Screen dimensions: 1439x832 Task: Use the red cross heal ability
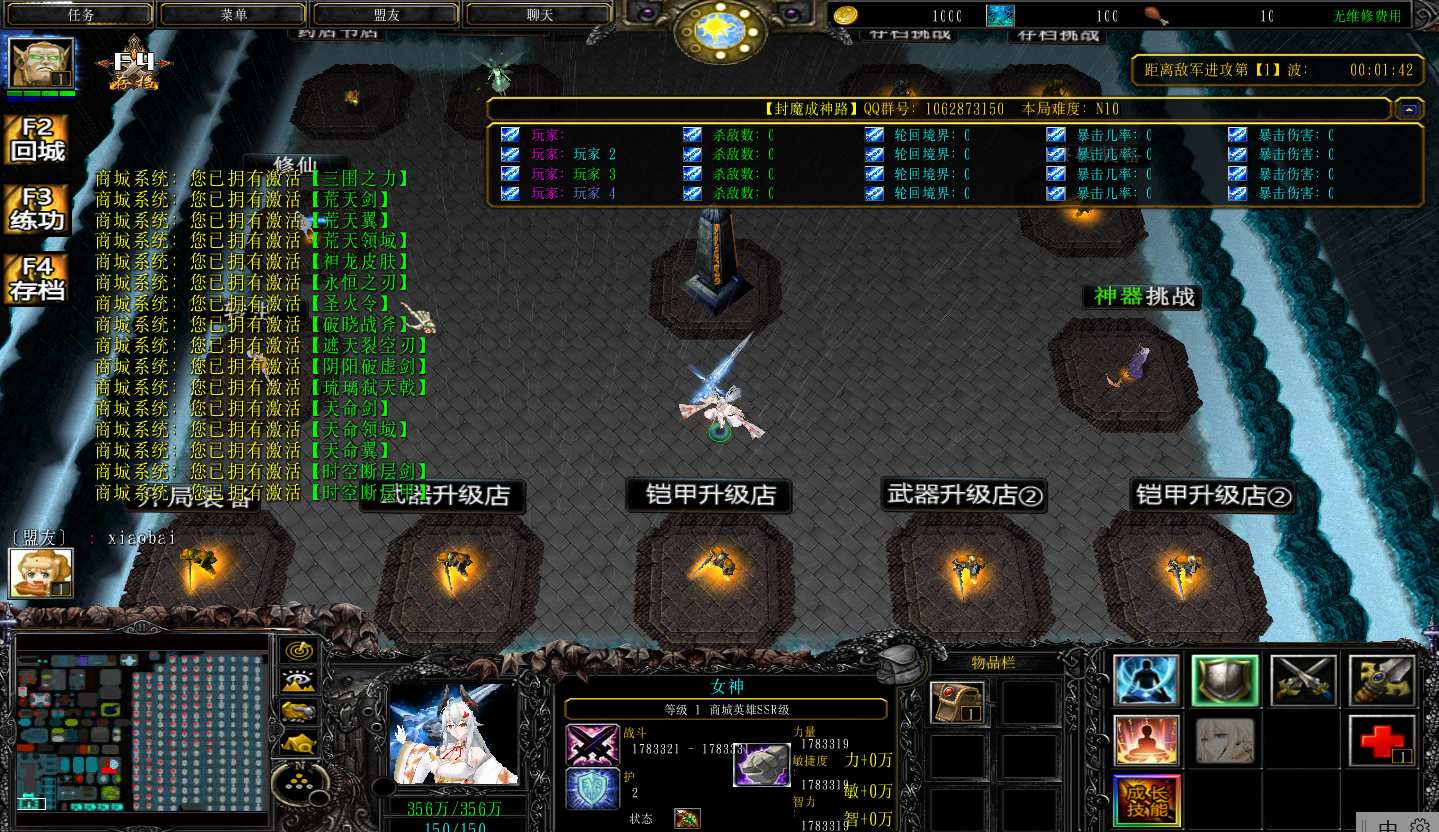coord(1382,740)
